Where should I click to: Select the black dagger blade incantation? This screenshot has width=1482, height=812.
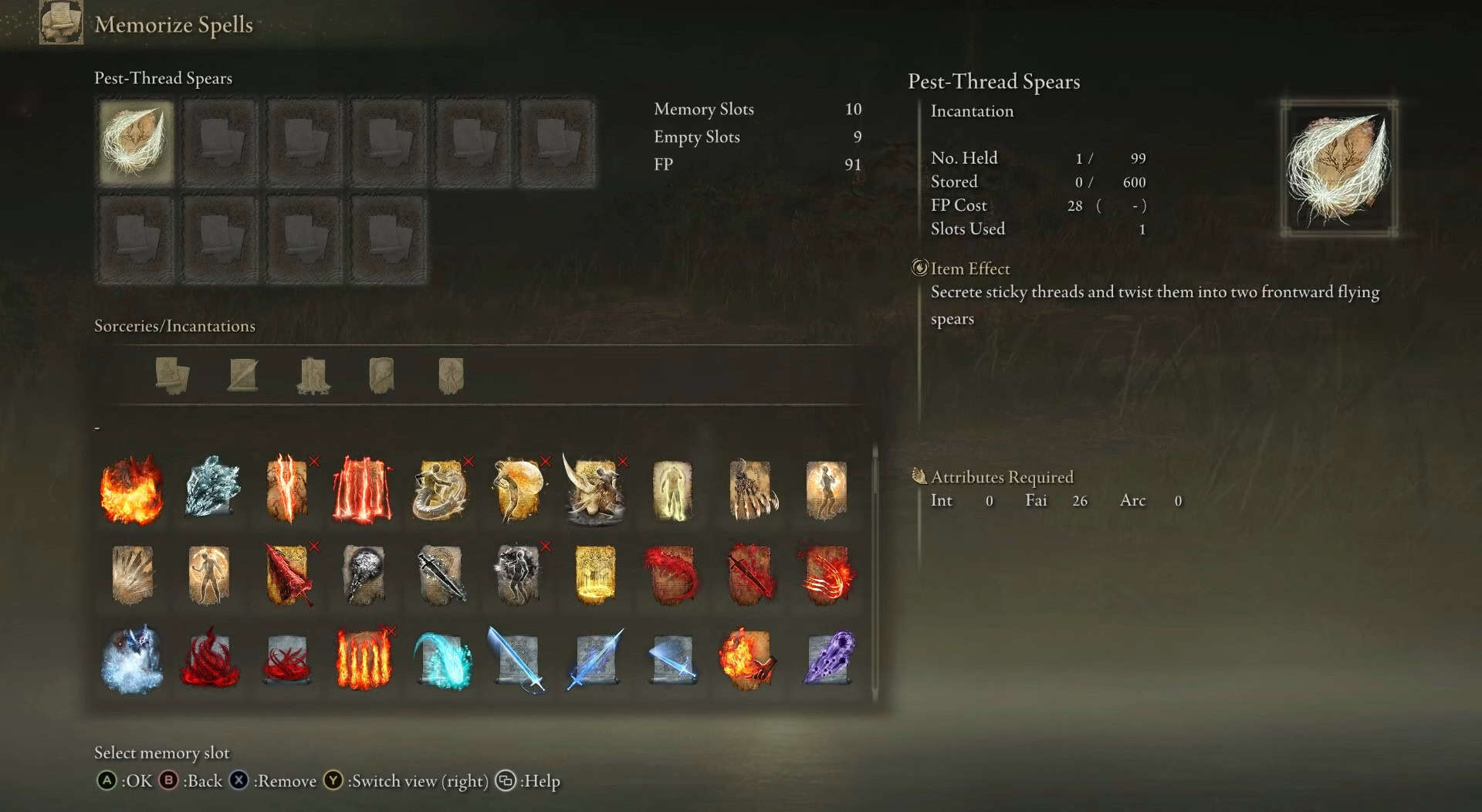[x=442, y=575]
